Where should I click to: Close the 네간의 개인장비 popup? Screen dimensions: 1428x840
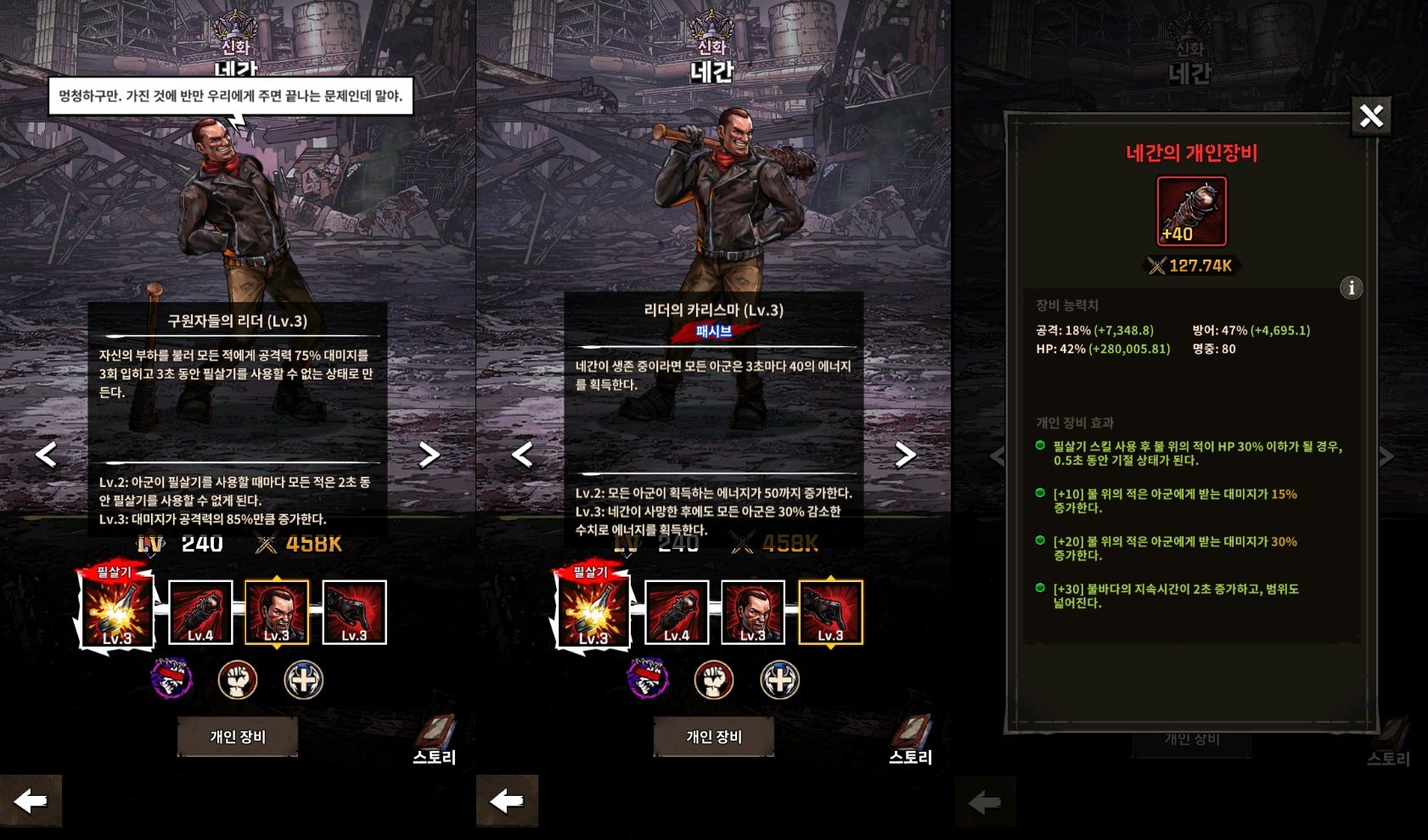click(1371, 116)
